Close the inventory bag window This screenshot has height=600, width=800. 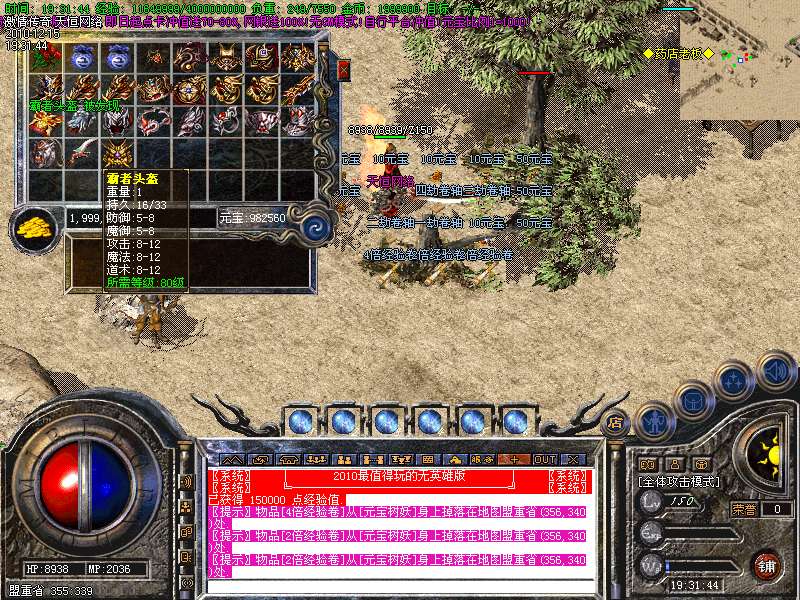pos(344,70)
